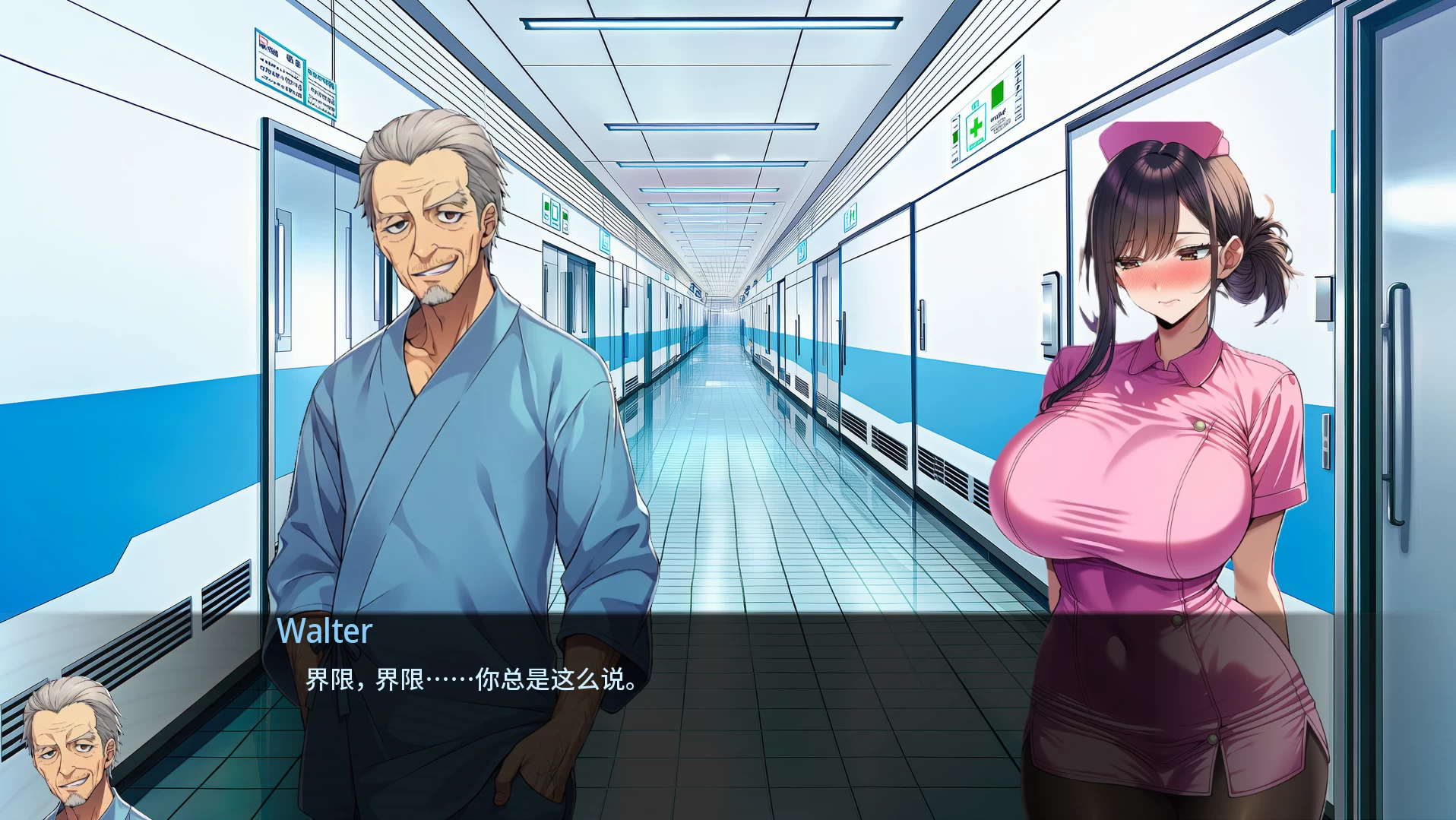Screen dimensions: 1456x820
Task: Click the green medical cross sign
Action: click(975, 126)
